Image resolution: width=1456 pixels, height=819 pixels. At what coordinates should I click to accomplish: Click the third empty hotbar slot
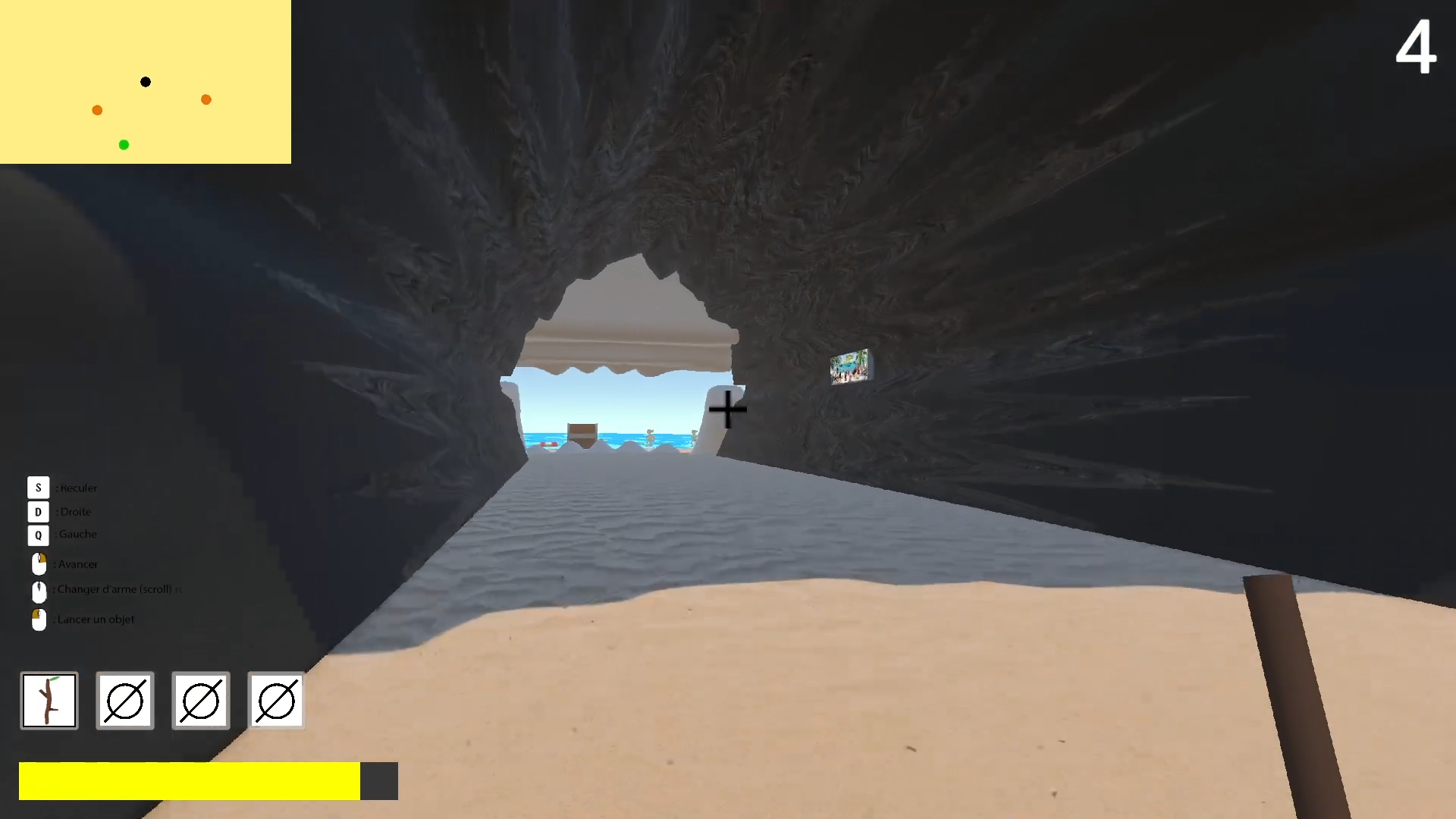point(200,700)
